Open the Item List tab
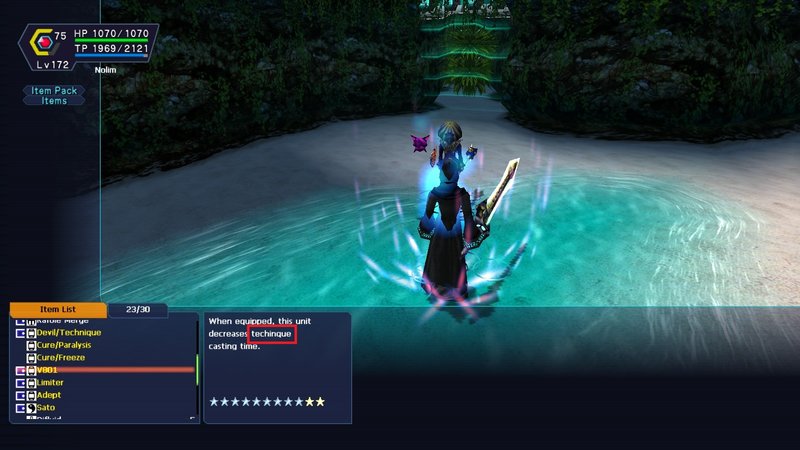Screen dimensions: 800x450 coord(58,310)
